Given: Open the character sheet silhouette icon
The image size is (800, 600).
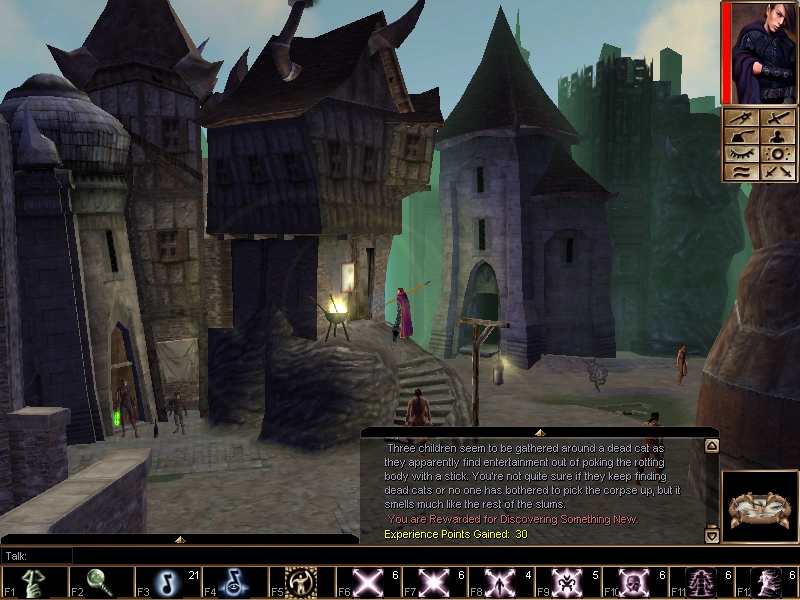Looking at the screenshot, I should (776, 136).
